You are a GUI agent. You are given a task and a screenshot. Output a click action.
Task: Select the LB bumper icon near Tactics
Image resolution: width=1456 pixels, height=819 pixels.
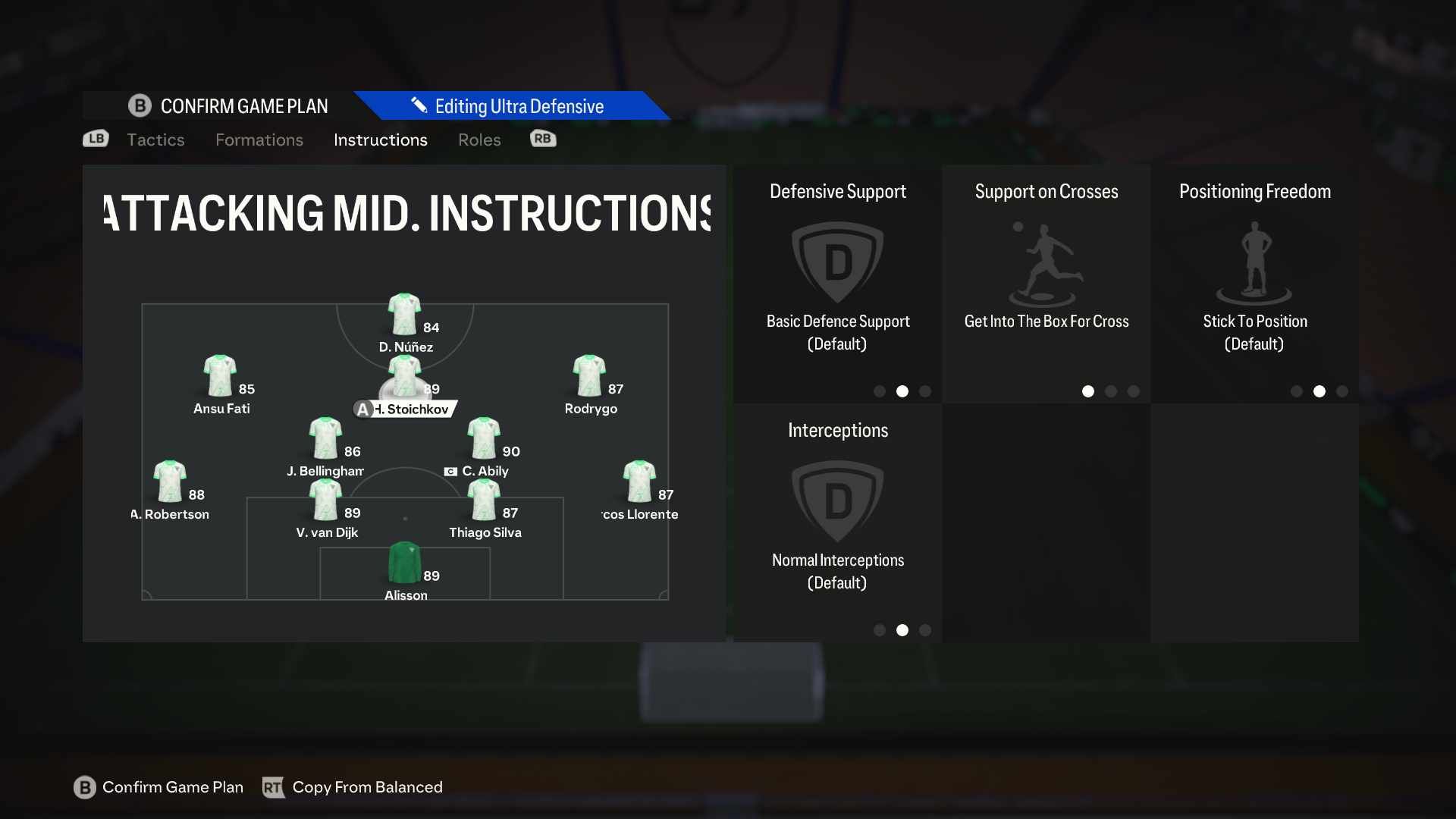click(95, 139)
